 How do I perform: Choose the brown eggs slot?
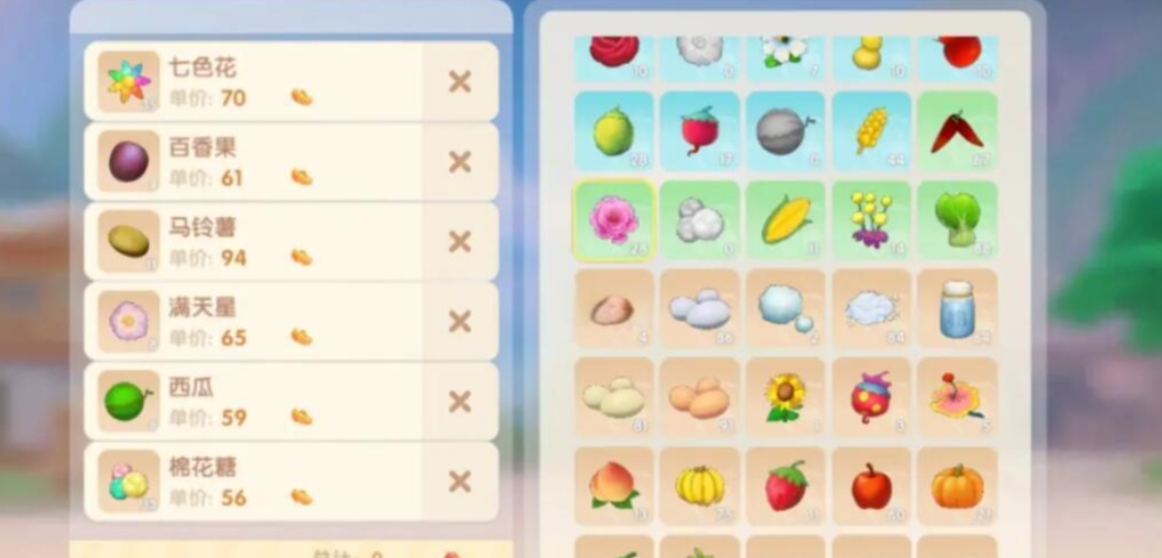[700, 396]
